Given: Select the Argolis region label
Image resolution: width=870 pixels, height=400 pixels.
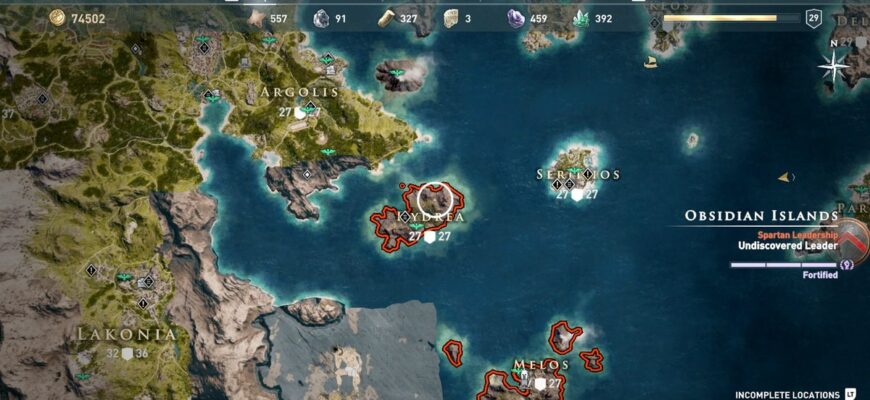Looking at the screenshot, I should (299, 92).
